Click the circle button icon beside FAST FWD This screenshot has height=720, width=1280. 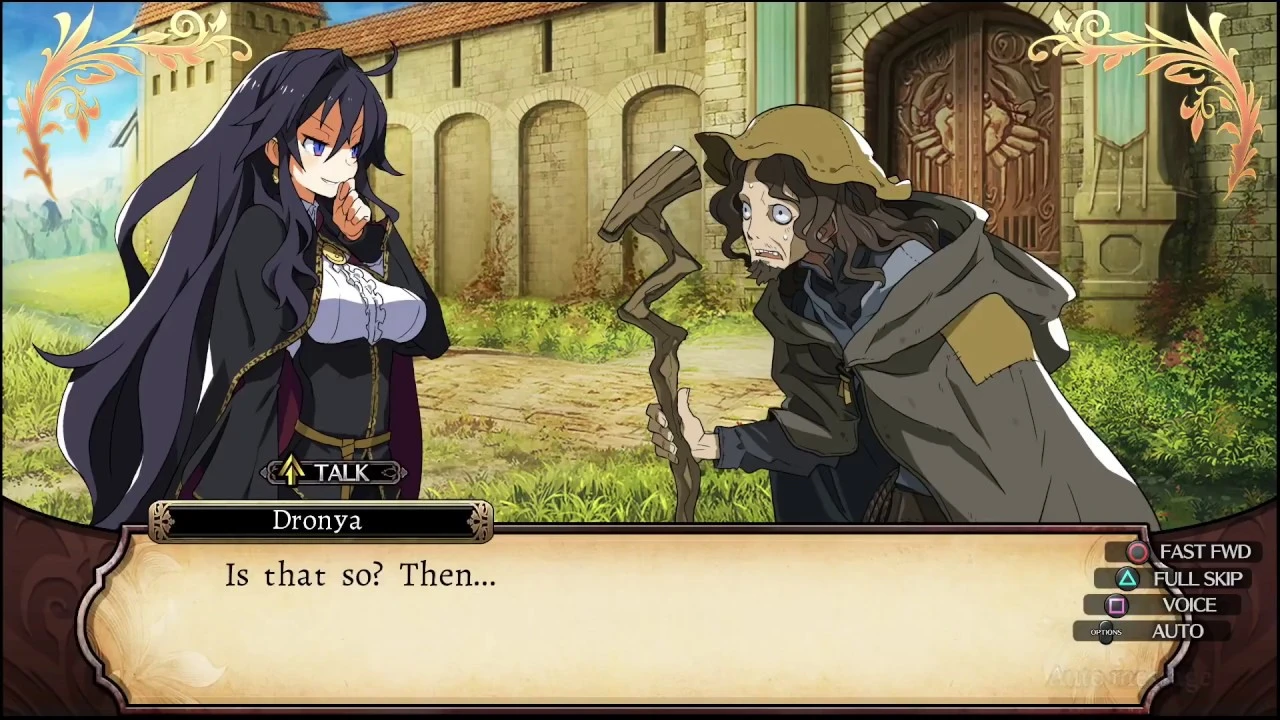pyautogui.click(x=1138, y=552)
